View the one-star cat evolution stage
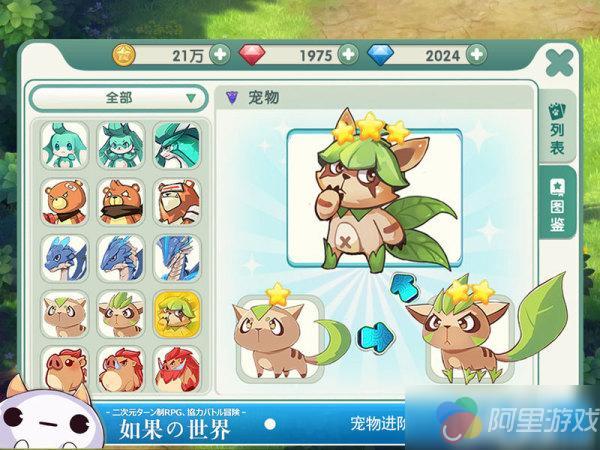Screen dimensions: 600x450 [x=279, y=335]
